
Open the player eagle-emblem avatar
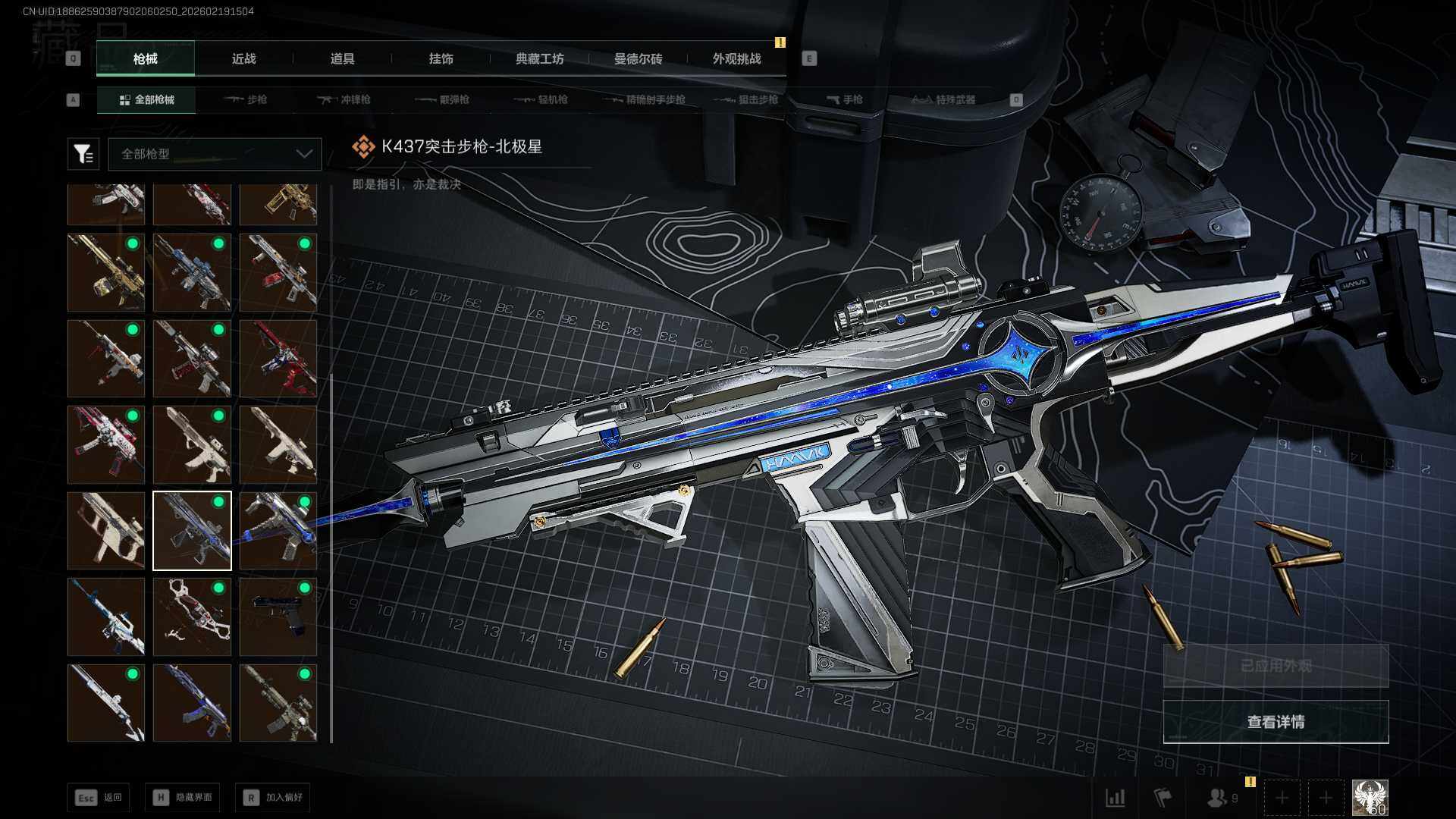tap(1370, 798)
